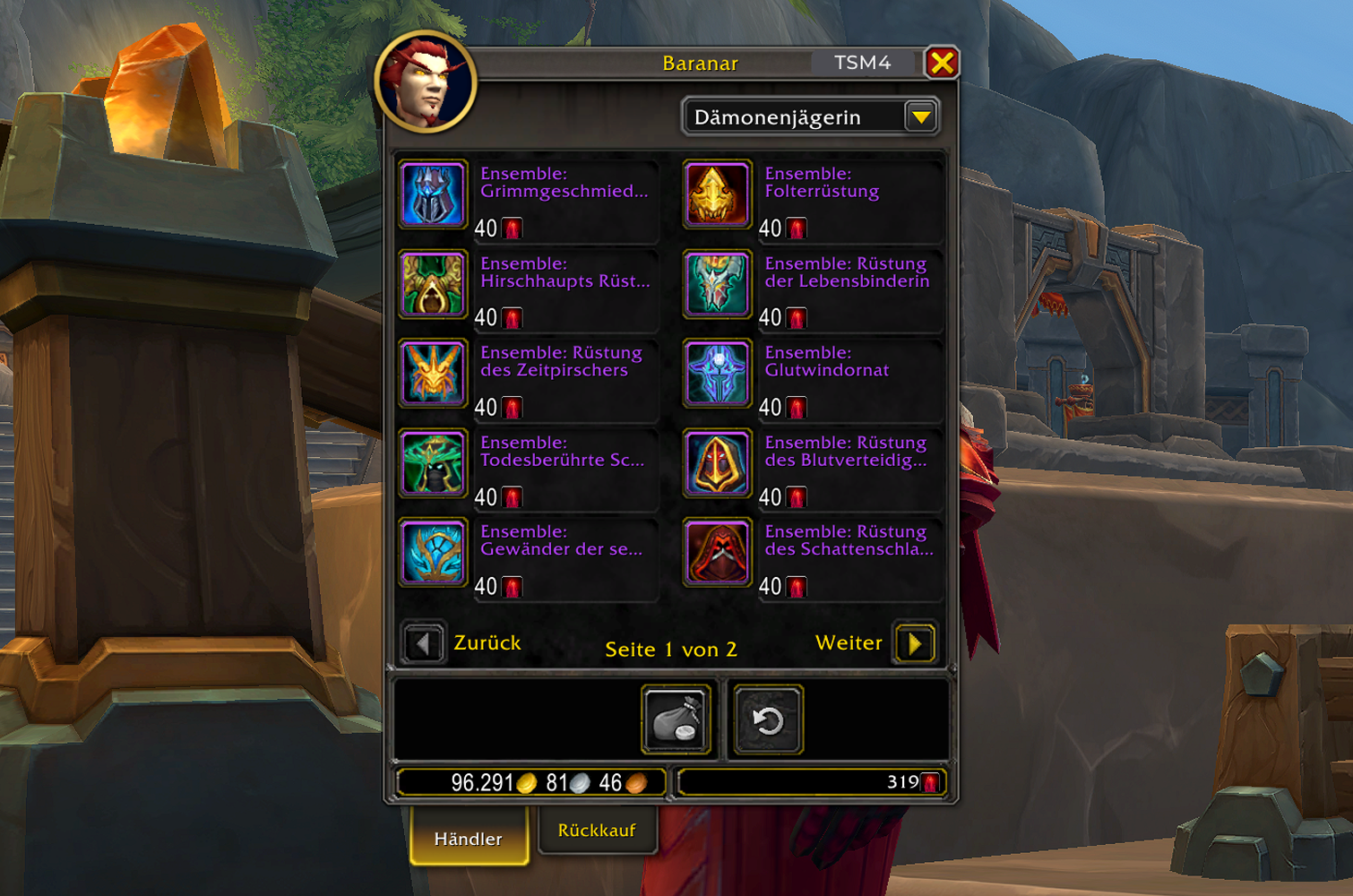Pick Ensemble: Todesberührte item
The height and width of the screenshot is (896, 1353).
coord(434,463)
